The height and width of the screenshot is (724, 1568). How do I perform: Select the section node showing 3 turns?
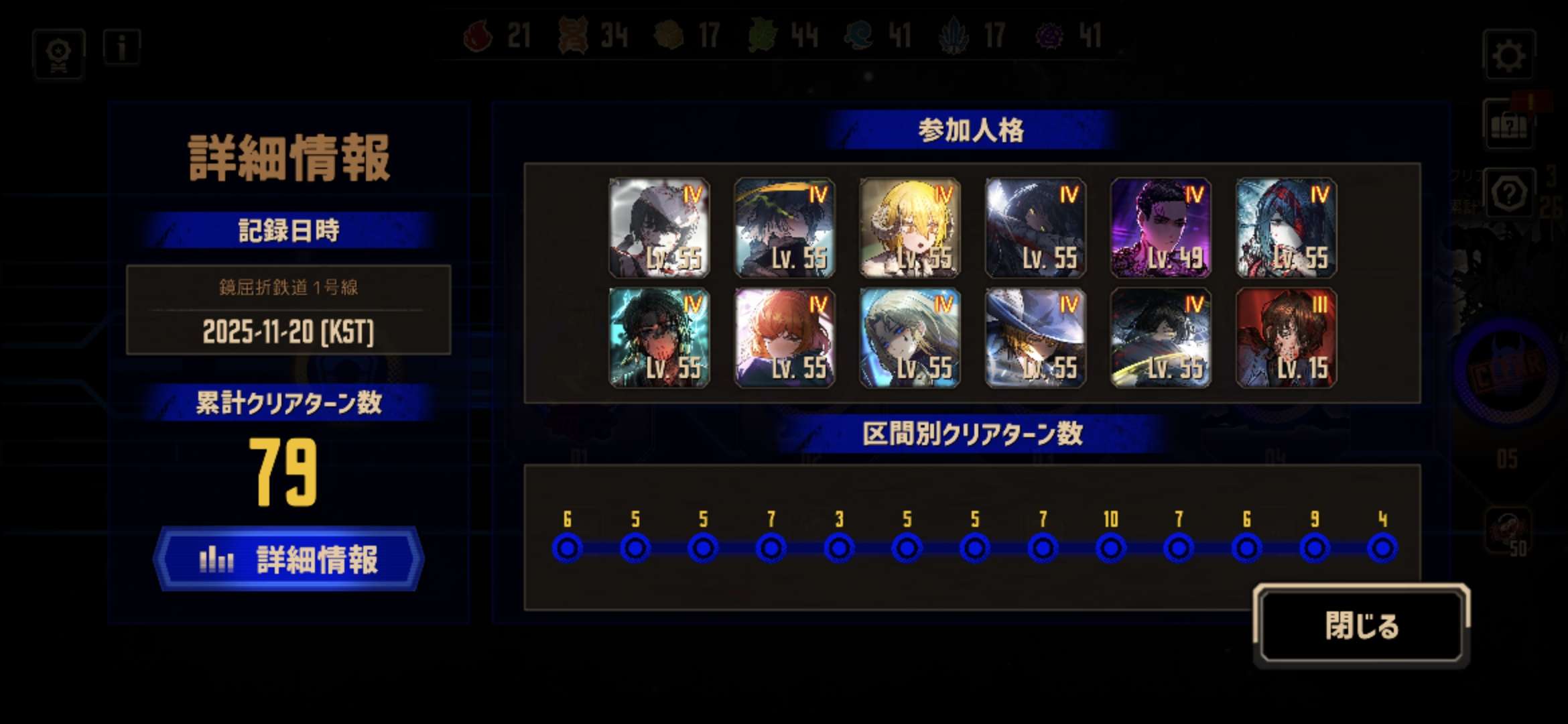point(839,548)
